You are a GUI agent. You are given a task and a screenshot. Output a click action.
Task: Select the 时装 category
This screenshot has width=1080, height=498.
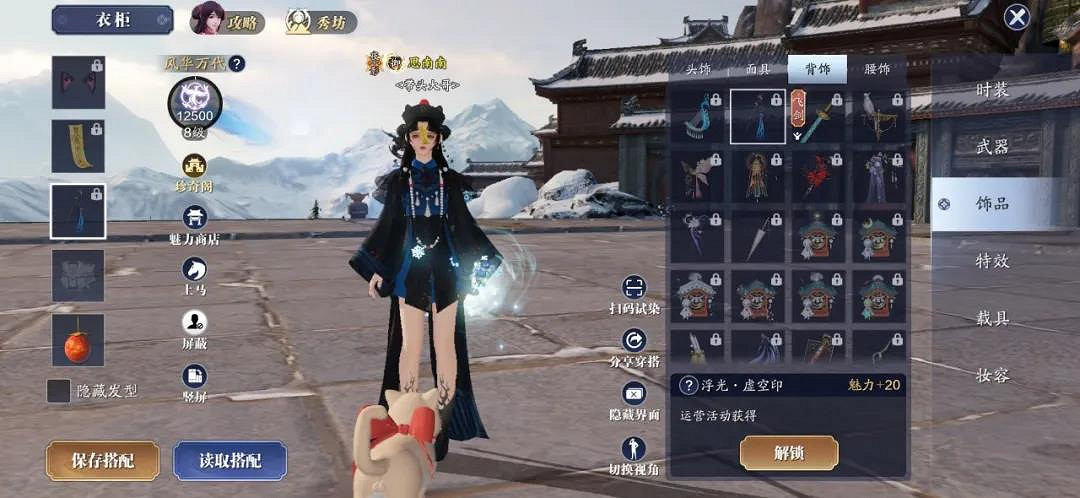click(992, 90)
